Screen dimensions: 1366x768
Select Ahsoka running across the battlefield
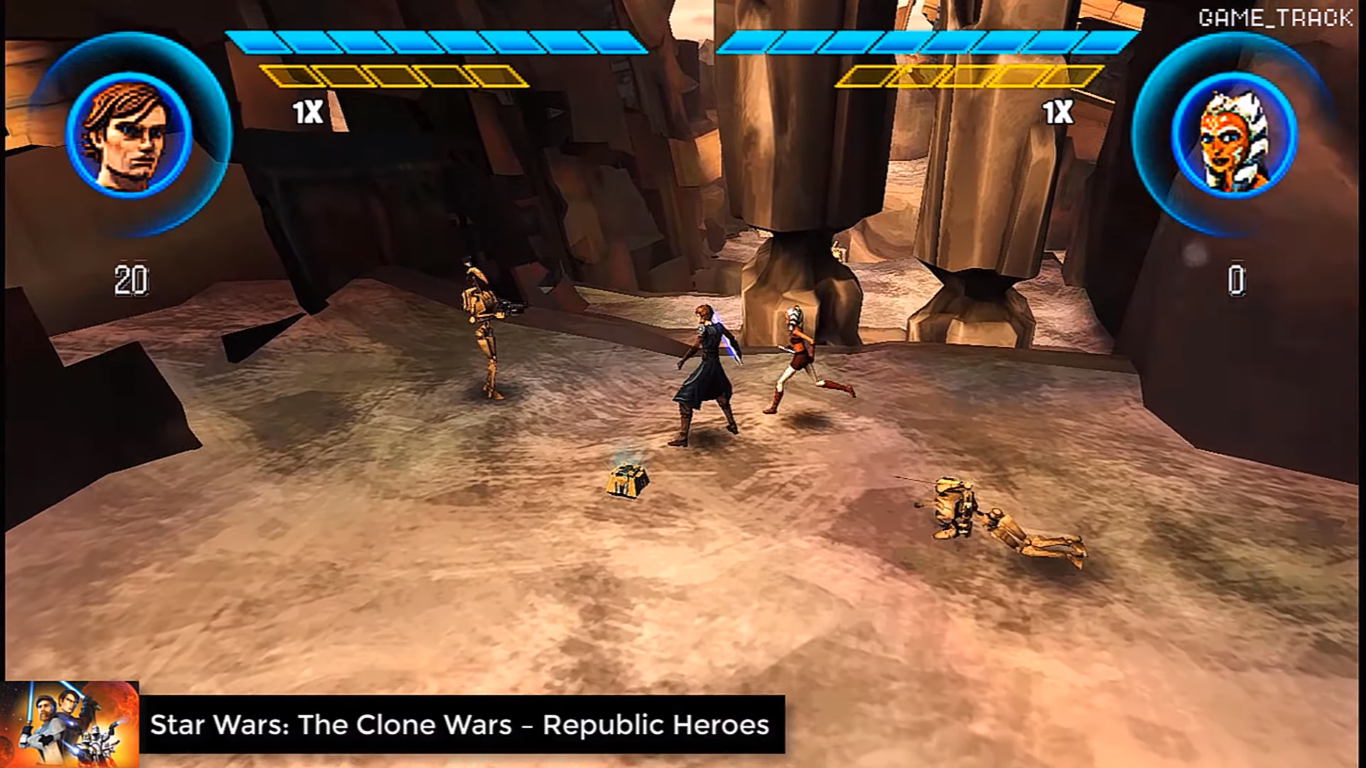tap(795, 355)
